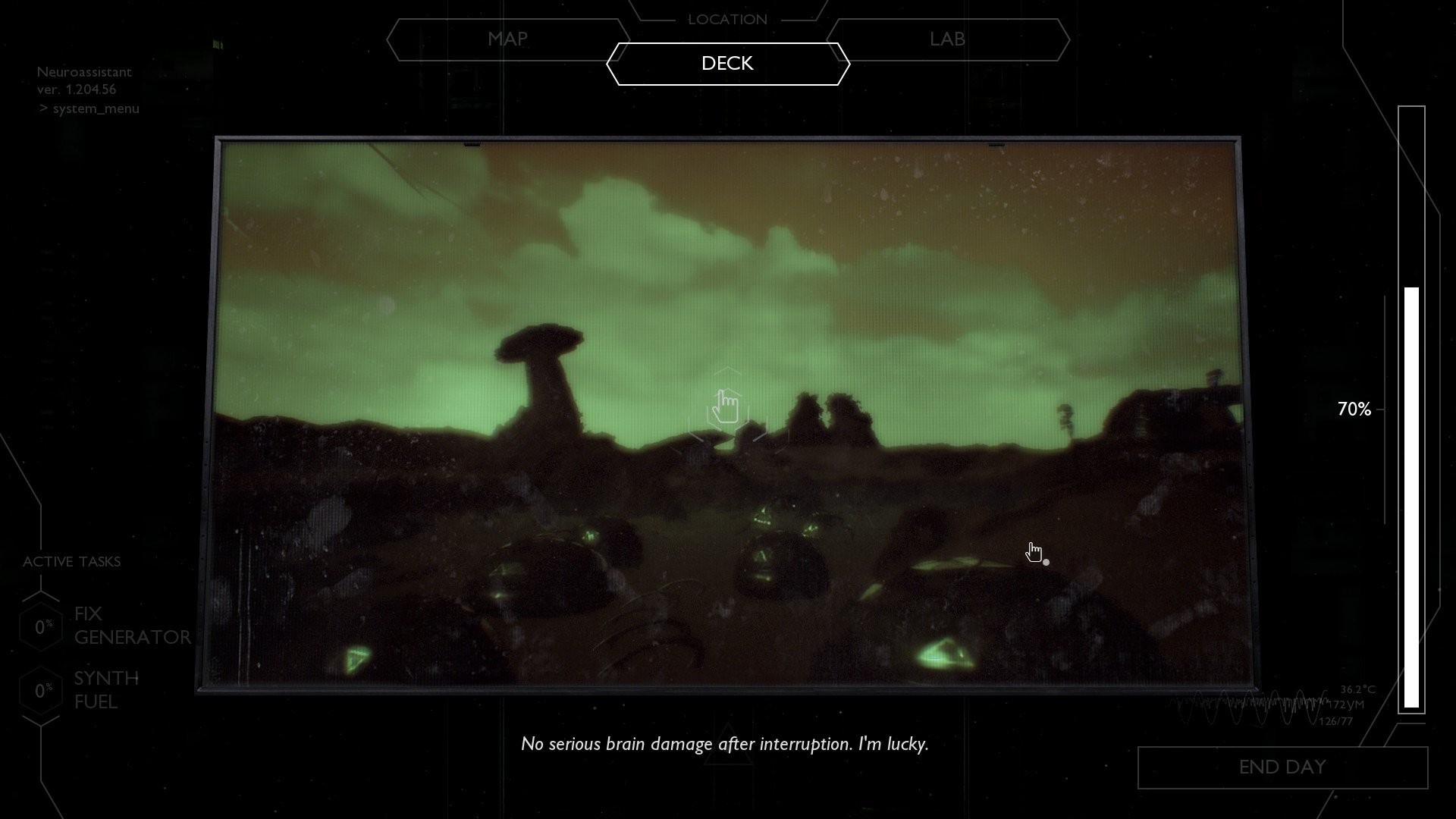The height and width of the screenshot is (819, 1456).
Task: Select the Synth Fuel active task
Action: tap(106, 690)
